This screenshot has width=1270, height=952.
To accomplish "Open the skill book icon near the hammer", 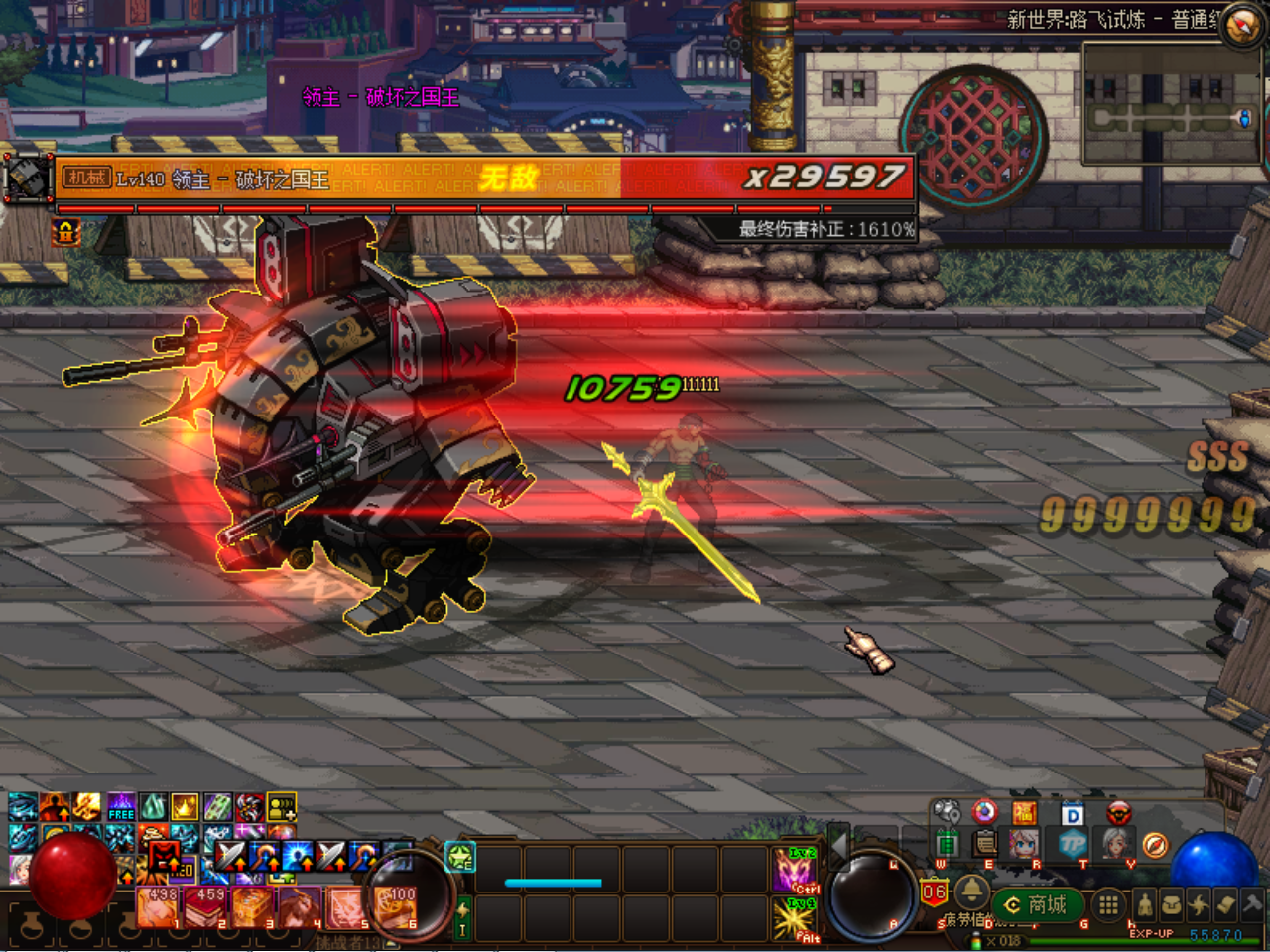I will (1225, 904).
